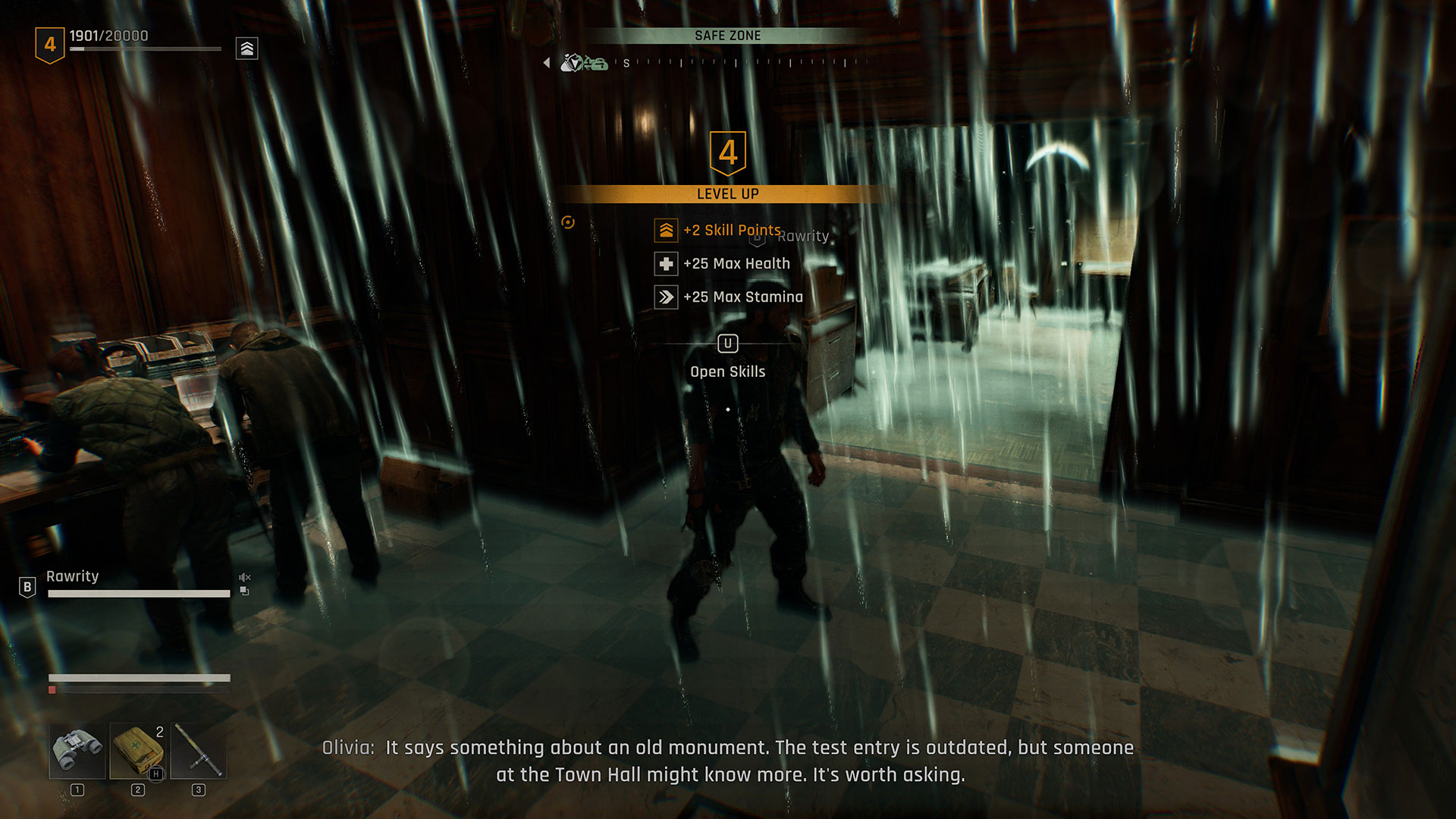1456x819 pixels.
Task: Open the skill points icon beside the XP bar
Action: [x=247, y=49]
